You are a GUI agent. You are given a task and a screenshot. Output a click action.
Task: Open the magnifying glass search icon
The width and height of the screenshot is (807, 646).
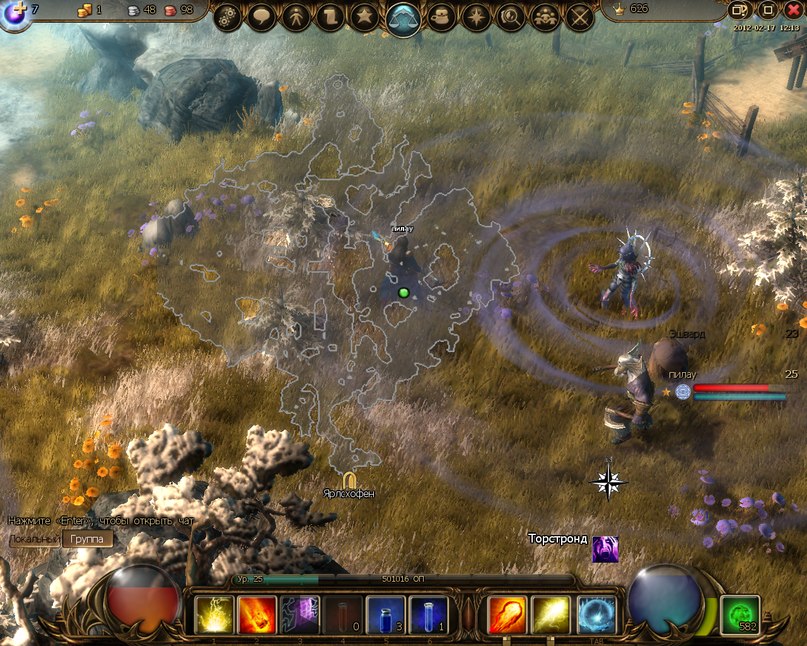click(511, 17)
